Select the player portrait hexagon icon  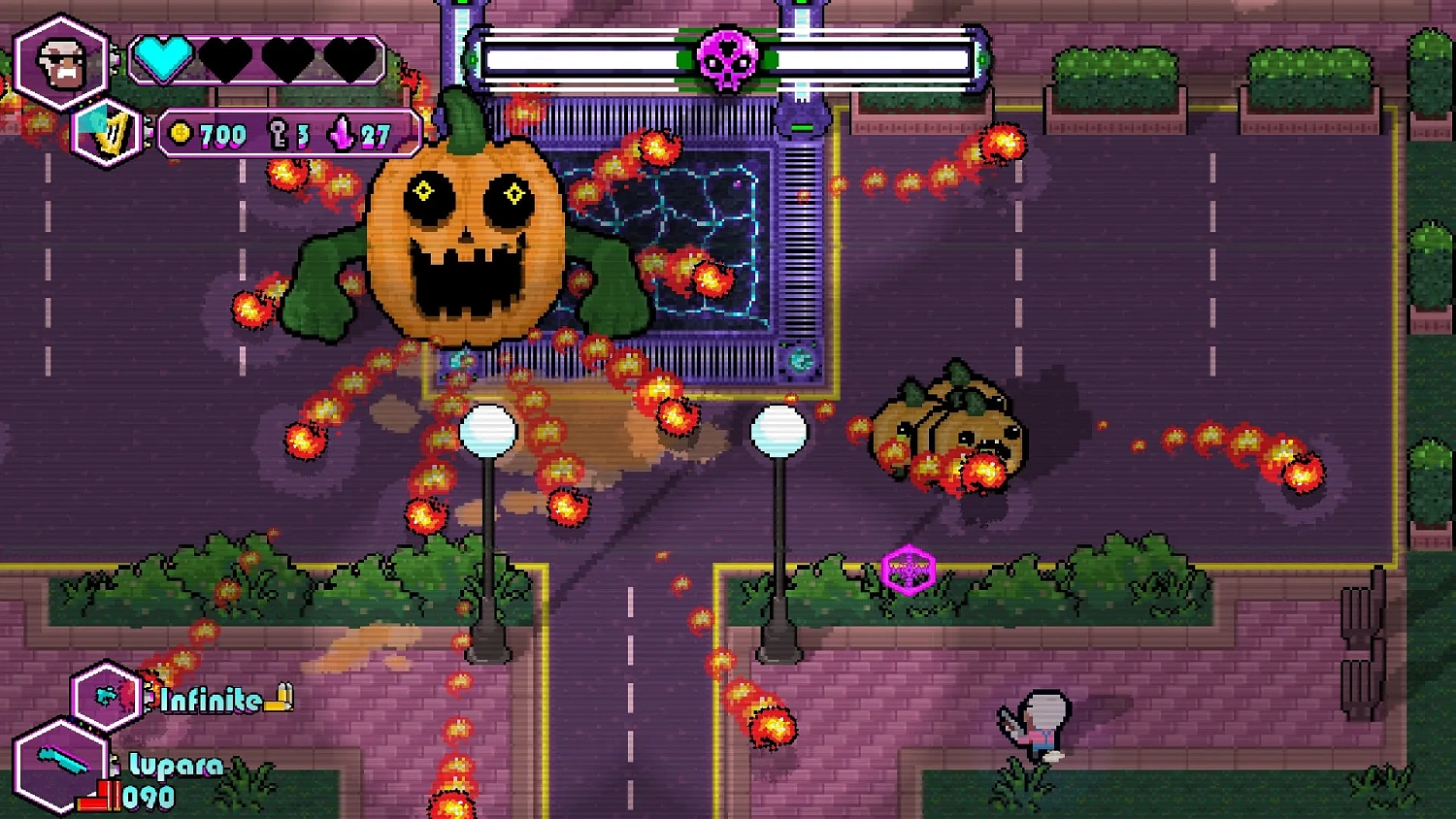[x=63, y=60]
